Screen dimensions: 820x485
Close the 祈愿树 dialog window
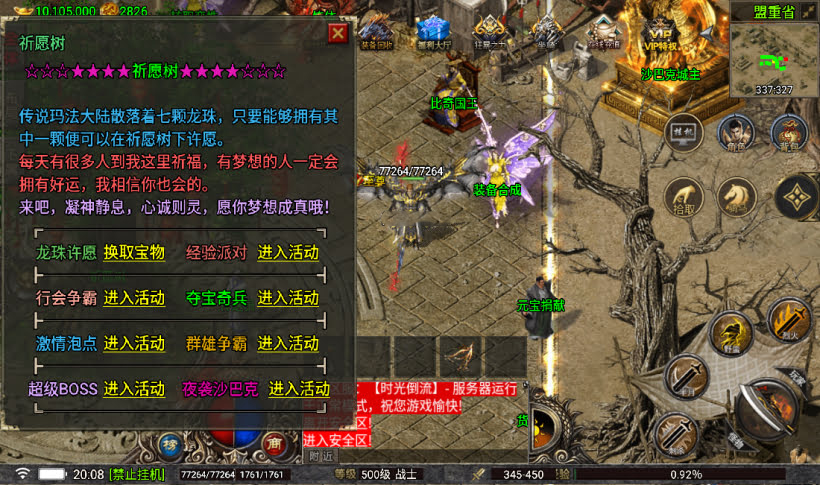click(x=338, y=33)
